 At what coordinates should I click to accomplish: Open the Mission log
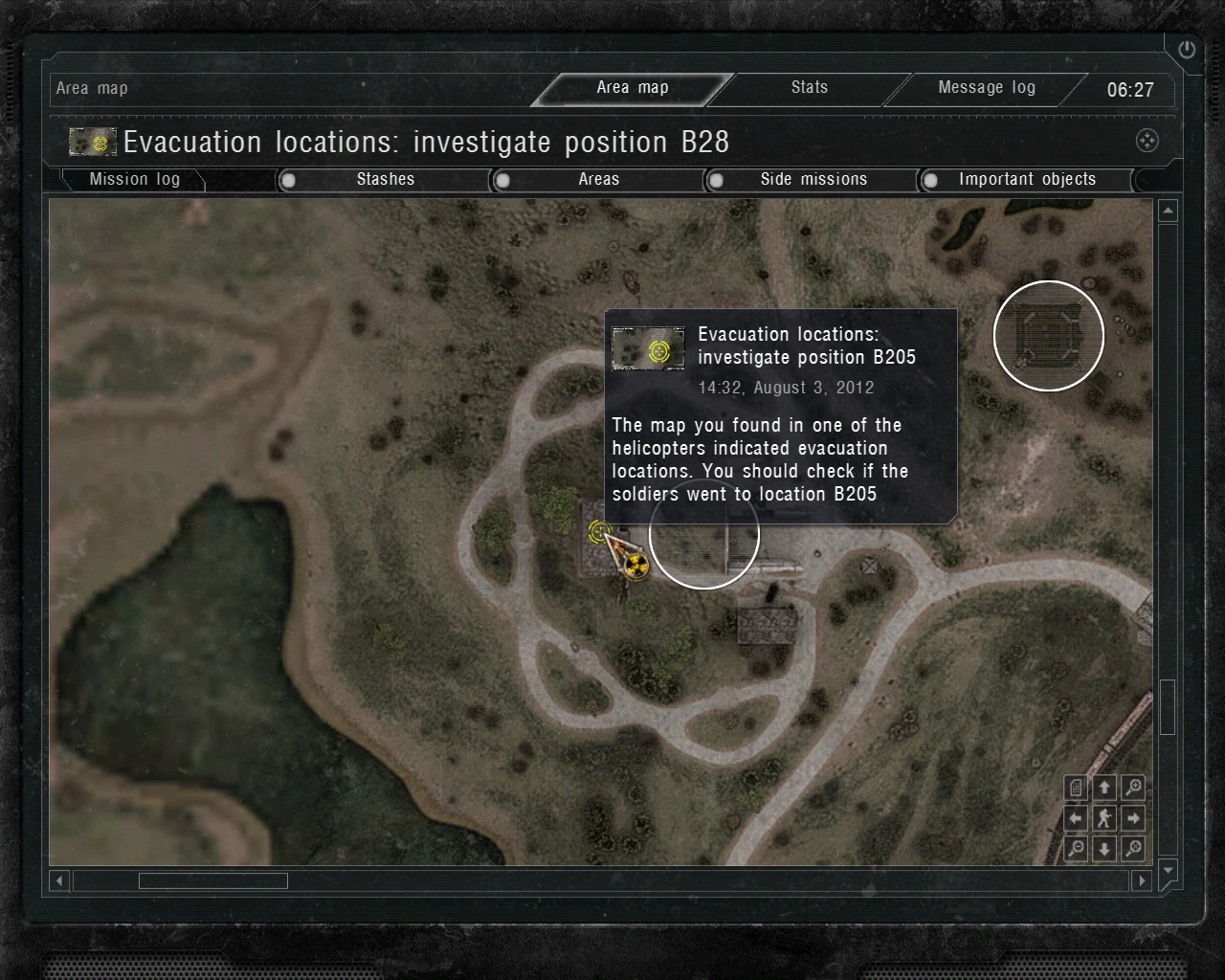click(x=134, y=180)
